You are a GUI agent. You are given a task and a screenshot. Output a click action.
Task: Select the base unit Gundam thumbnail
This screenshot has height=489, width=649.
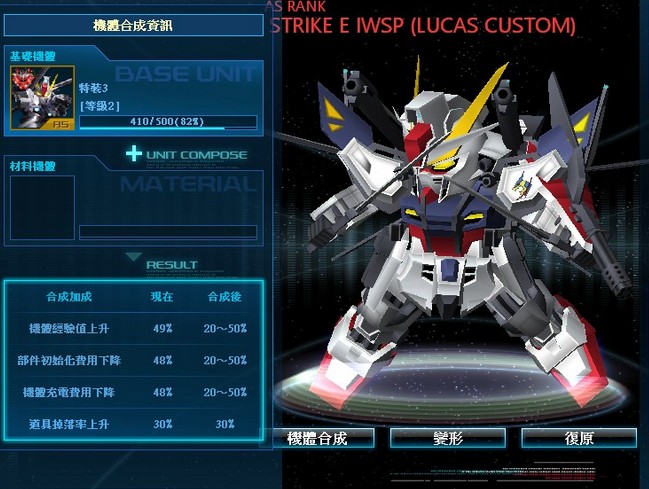(x=40, y=103)
